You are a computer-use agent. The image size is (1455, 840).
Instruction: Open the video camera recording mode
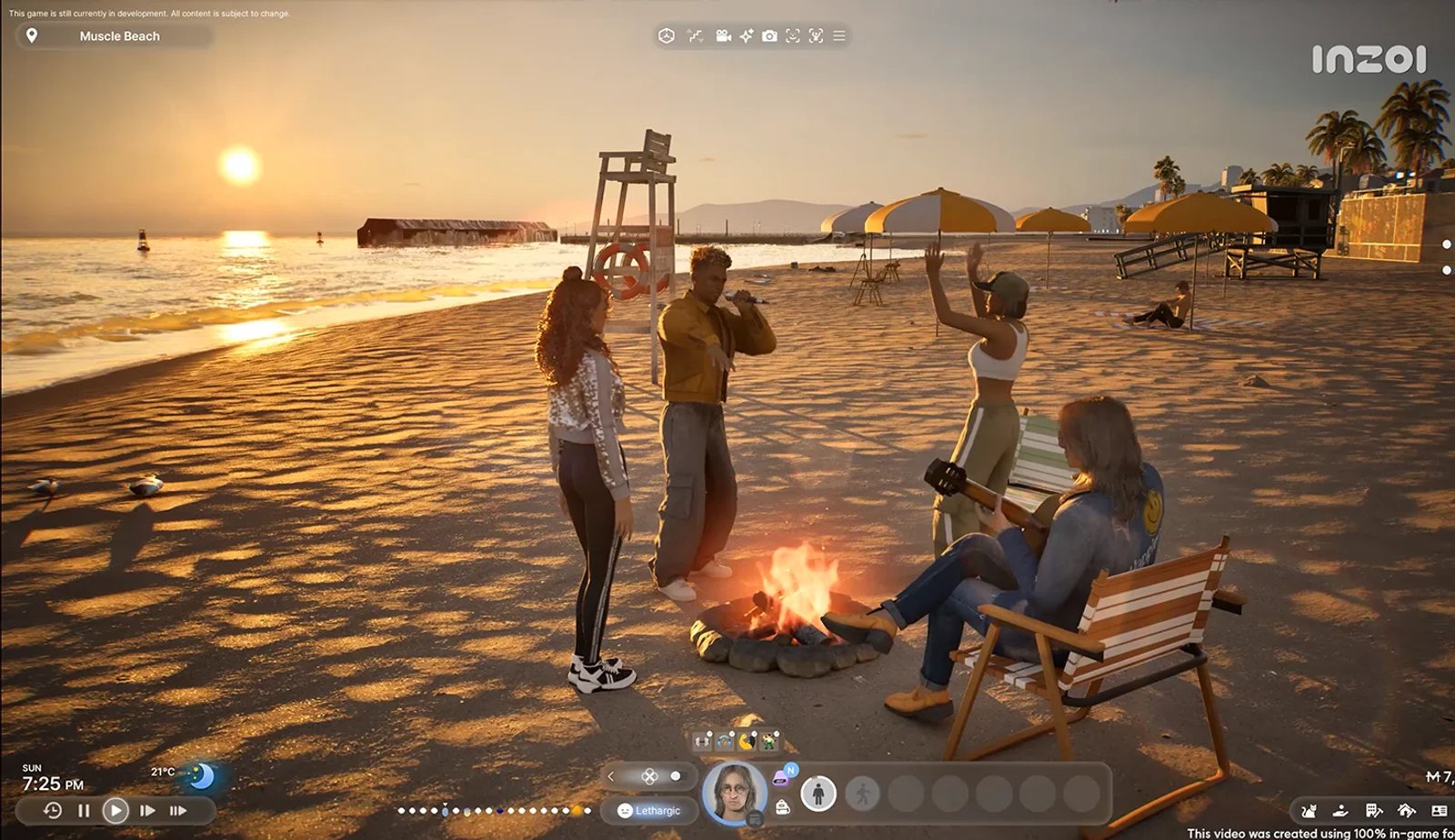[723, 35]
